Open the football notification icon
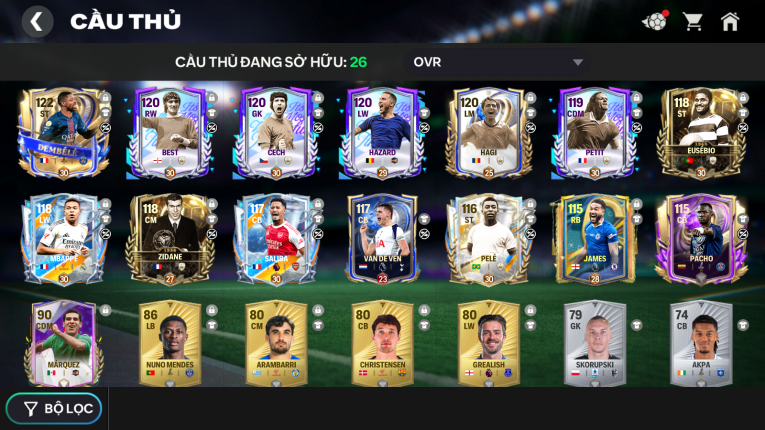765x430 pixels. [x=654, y=21]
